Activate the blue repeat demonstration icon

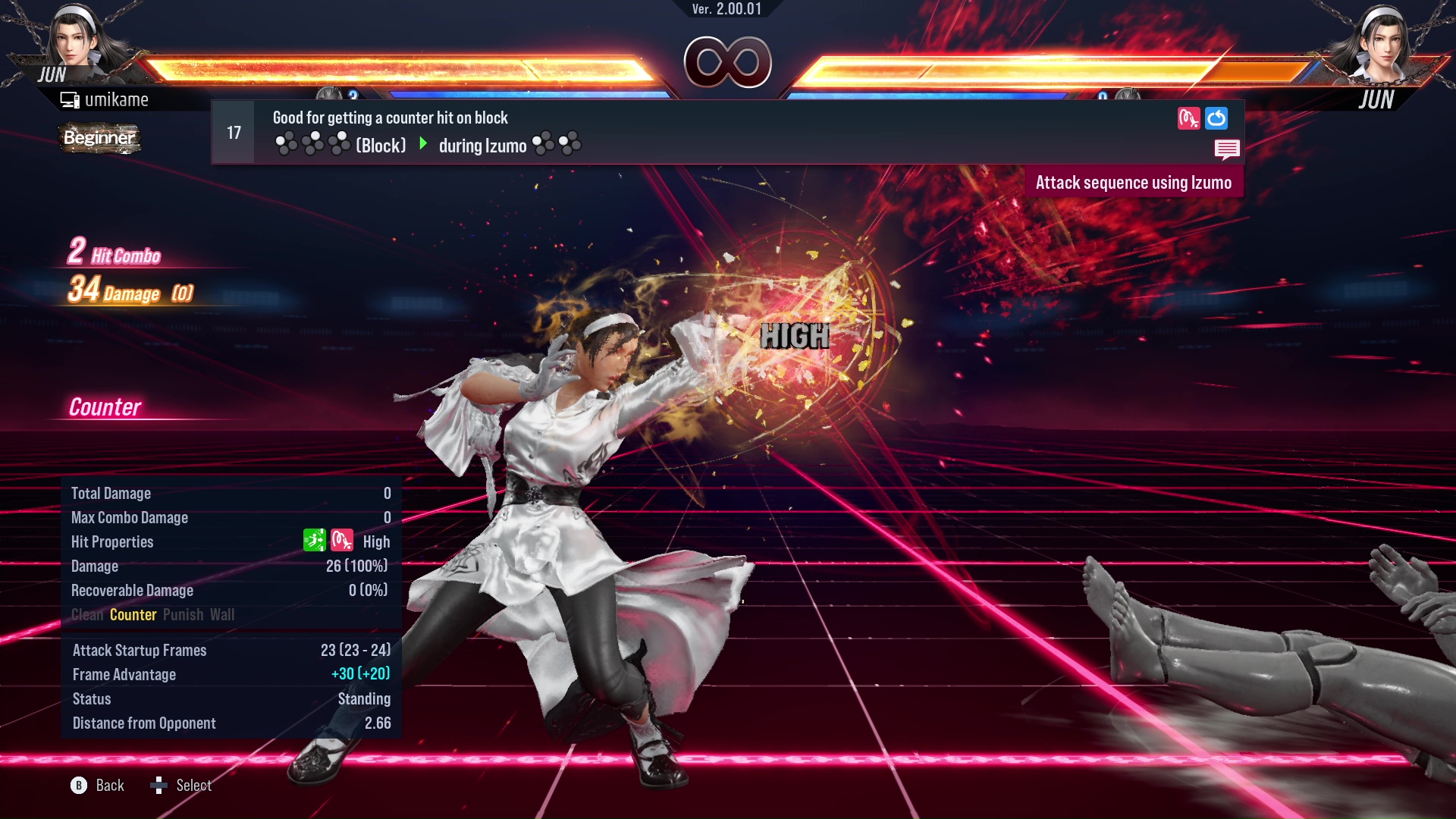[1217, 118]
